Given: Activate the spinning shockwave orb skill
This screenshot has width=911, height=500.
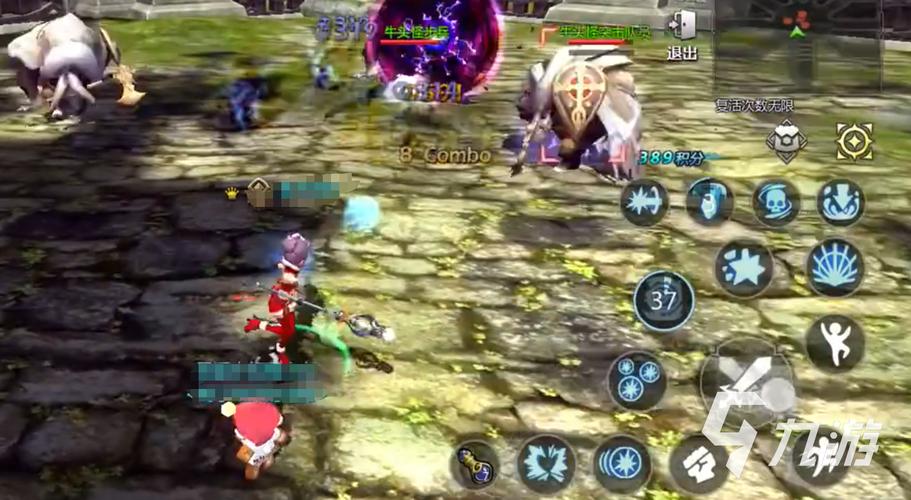Looking at the screenshot, I should point(621,464).
